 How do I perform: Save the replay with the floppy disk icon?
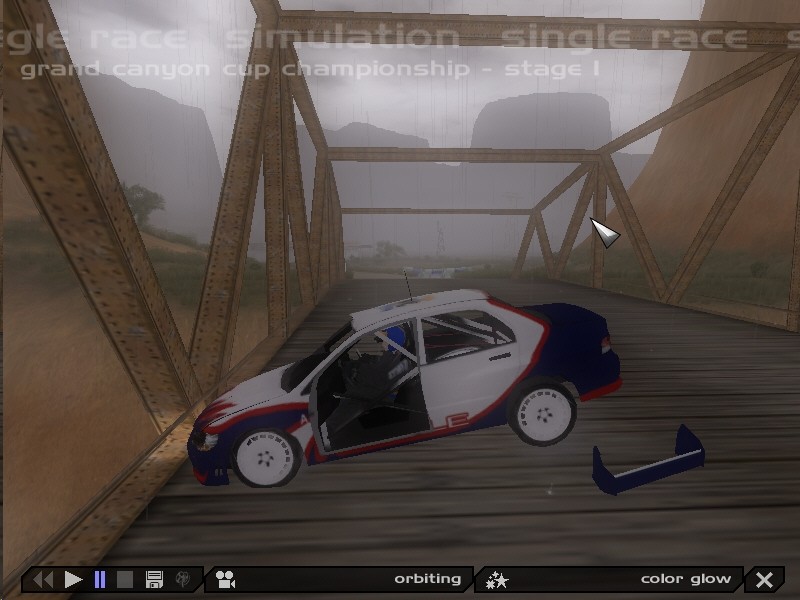coord(154,579)
